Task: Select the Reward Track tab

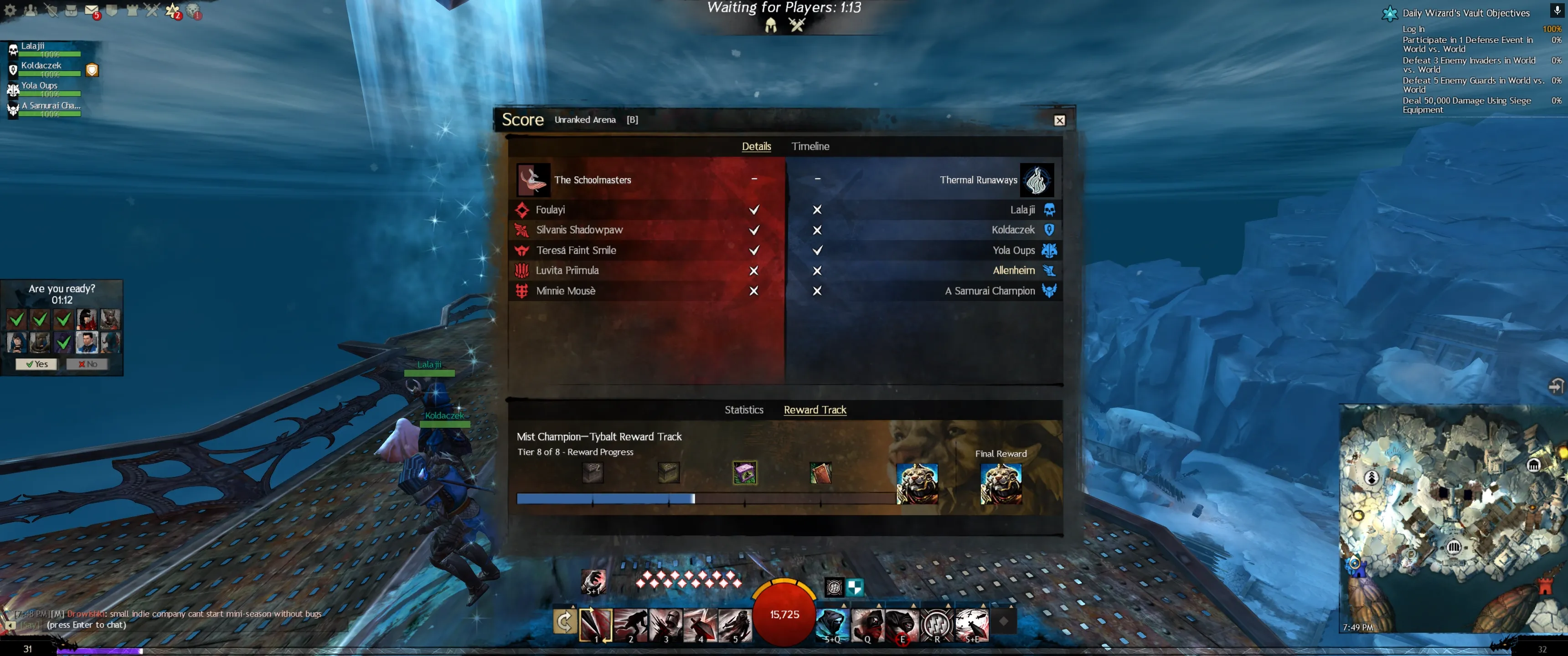Action: tap(815, 410)
